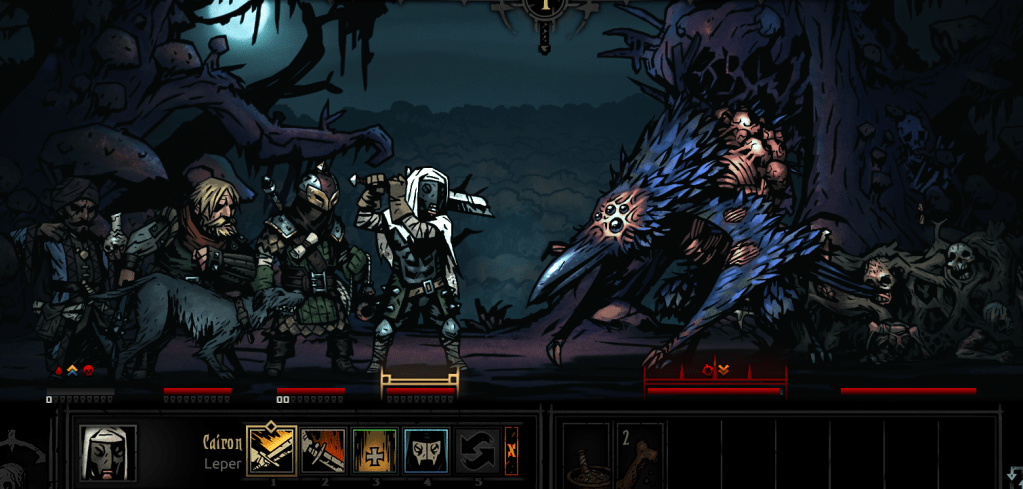Choose the second sword-strike skill icon
This screenshot has height=489, width=1023.
click(x=324, y=450)
